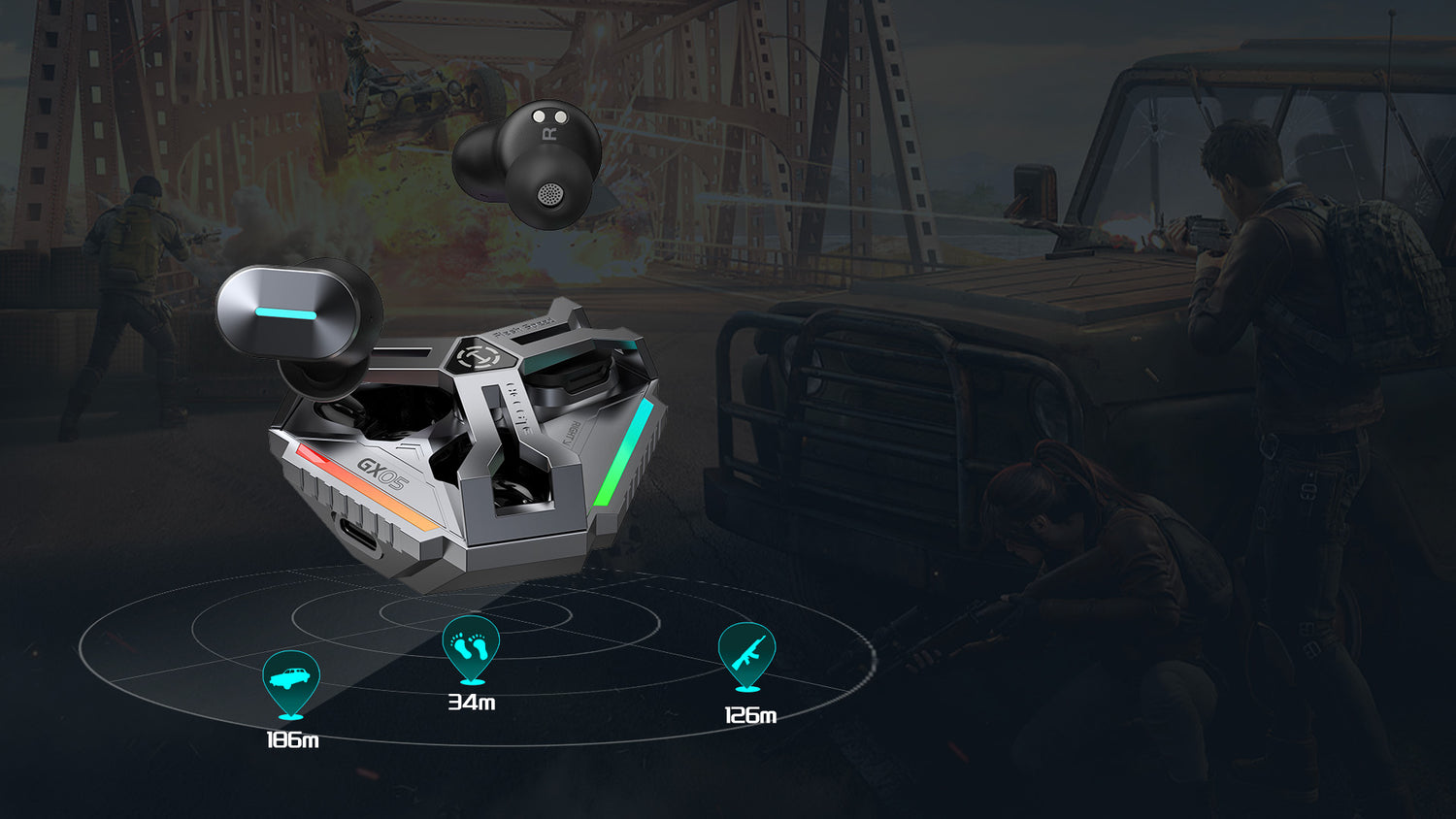
Task: Select the car marker on the radar
Action: 291,680
